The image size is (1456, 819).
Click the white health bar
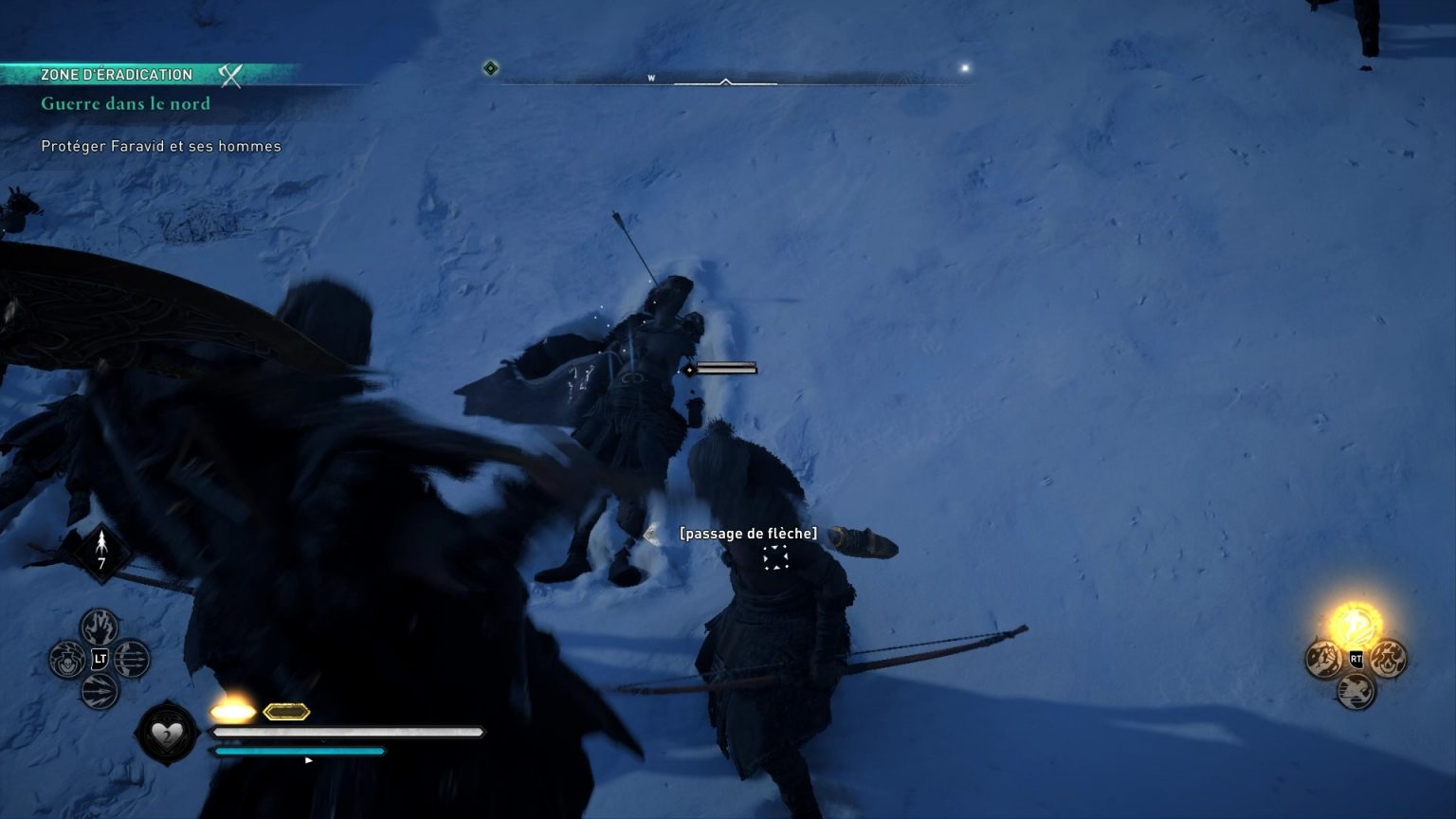[346, 732]
